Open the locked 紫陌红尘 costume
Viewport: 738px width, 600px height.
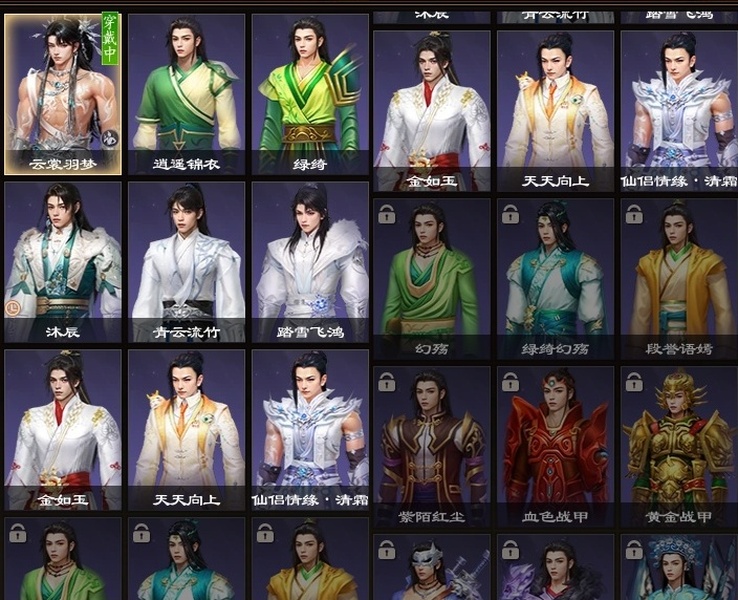[432, 446]
